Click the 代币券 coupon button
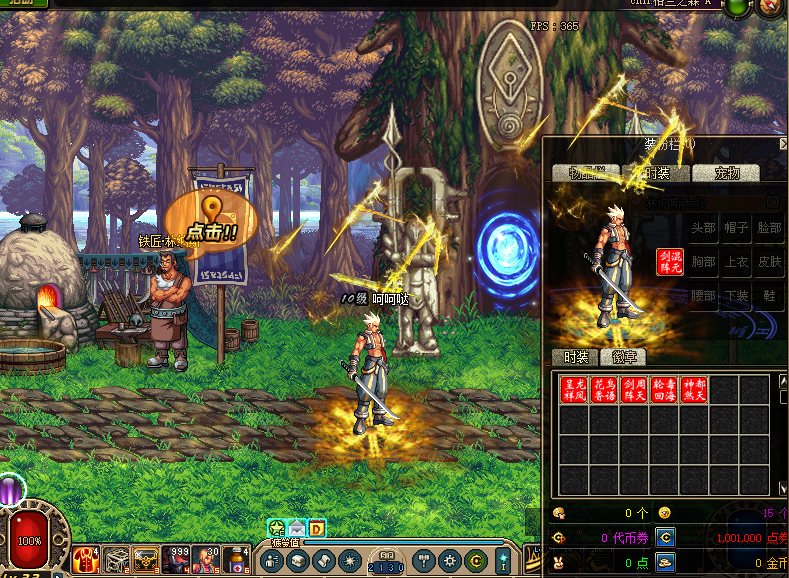 664,538
